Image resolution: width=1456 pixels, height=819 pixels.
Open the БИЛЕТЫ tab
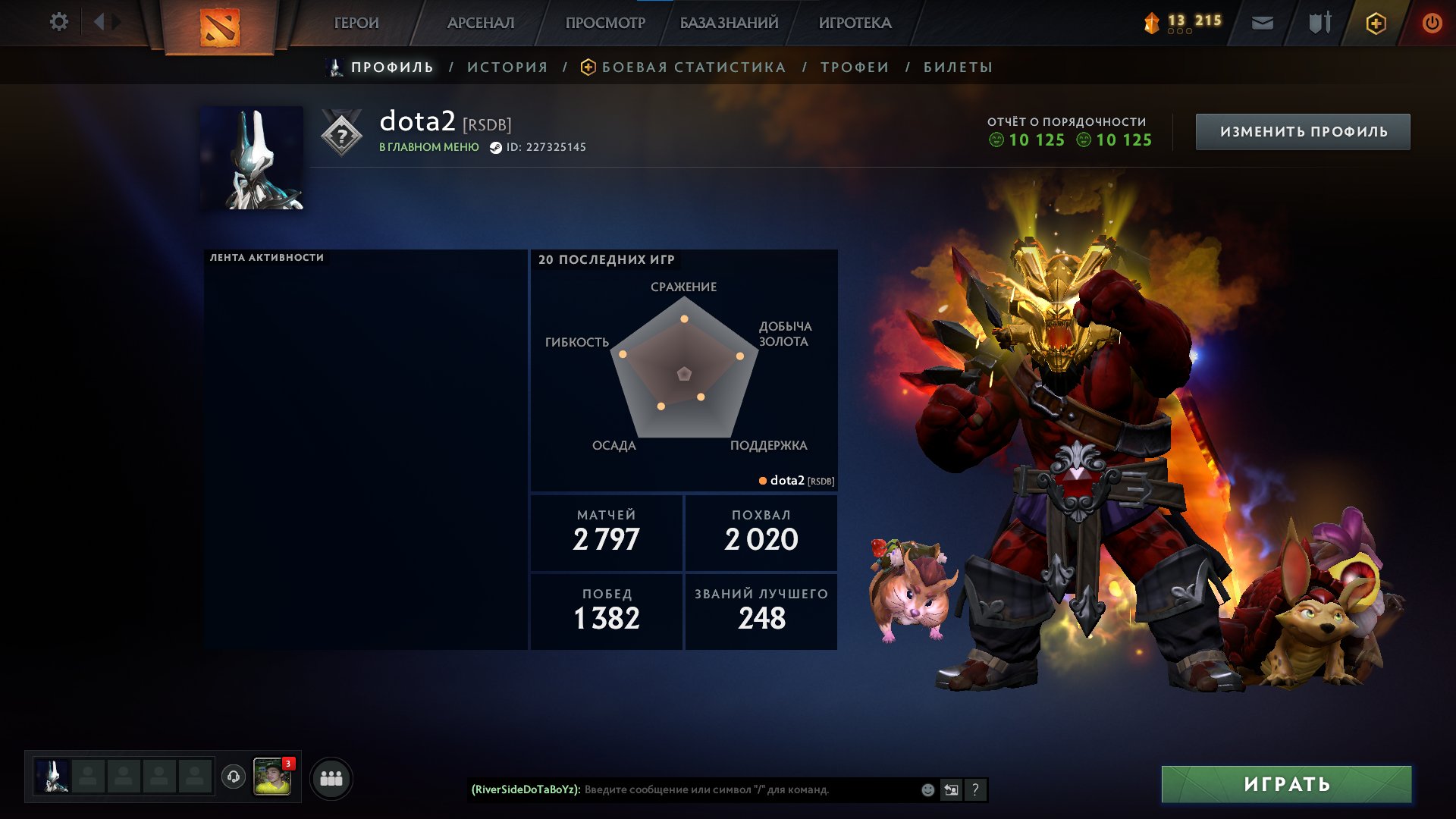click(958, 67)
